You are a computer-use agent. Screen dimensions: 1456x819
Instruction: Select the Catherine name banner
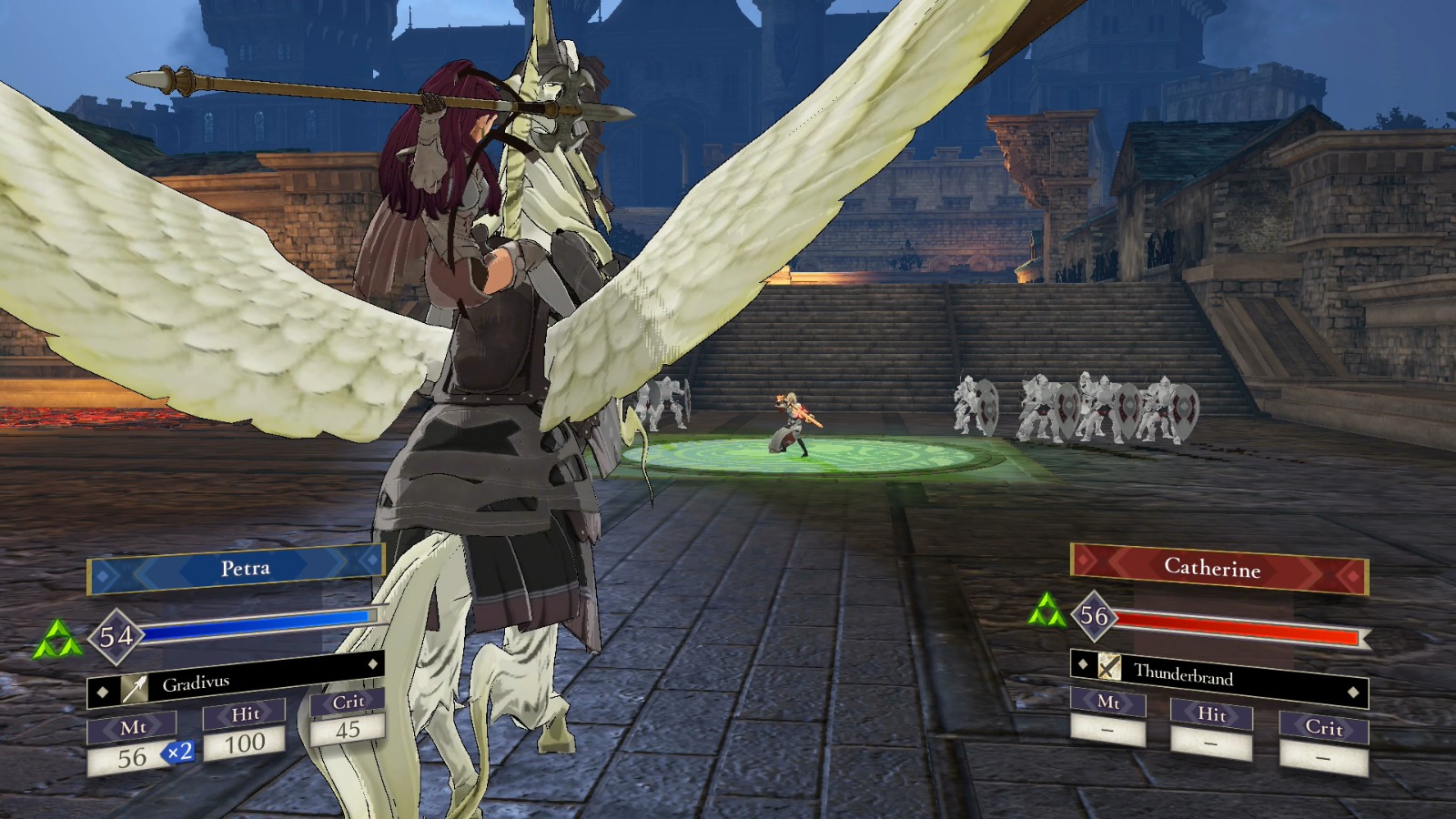click(x=1217, y=570)
